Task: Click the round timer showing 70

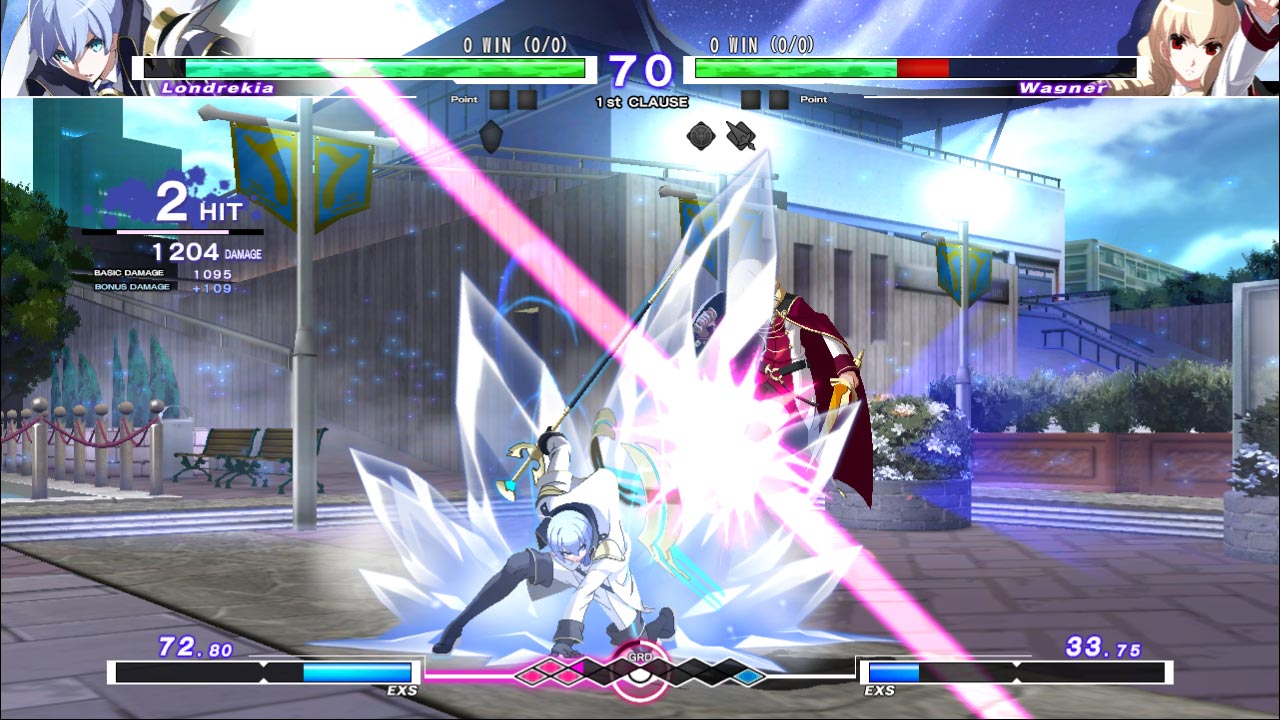Action: pyautogui.click(x=640, y=70)
